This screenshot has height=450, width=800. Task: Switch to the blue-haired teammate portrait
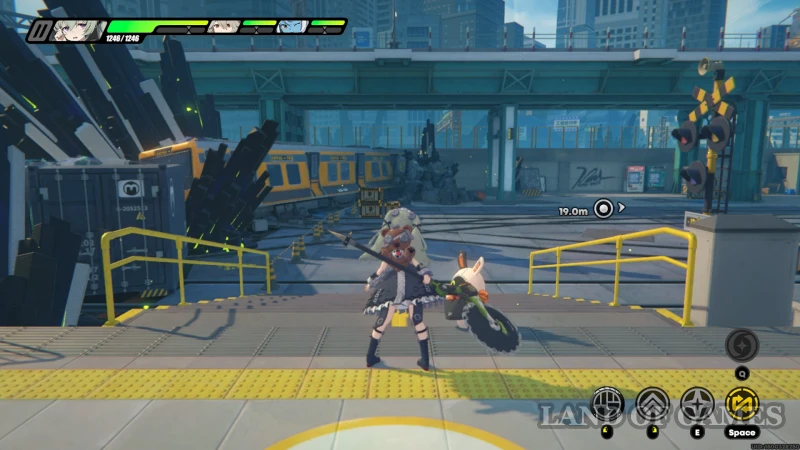point(290,26)
